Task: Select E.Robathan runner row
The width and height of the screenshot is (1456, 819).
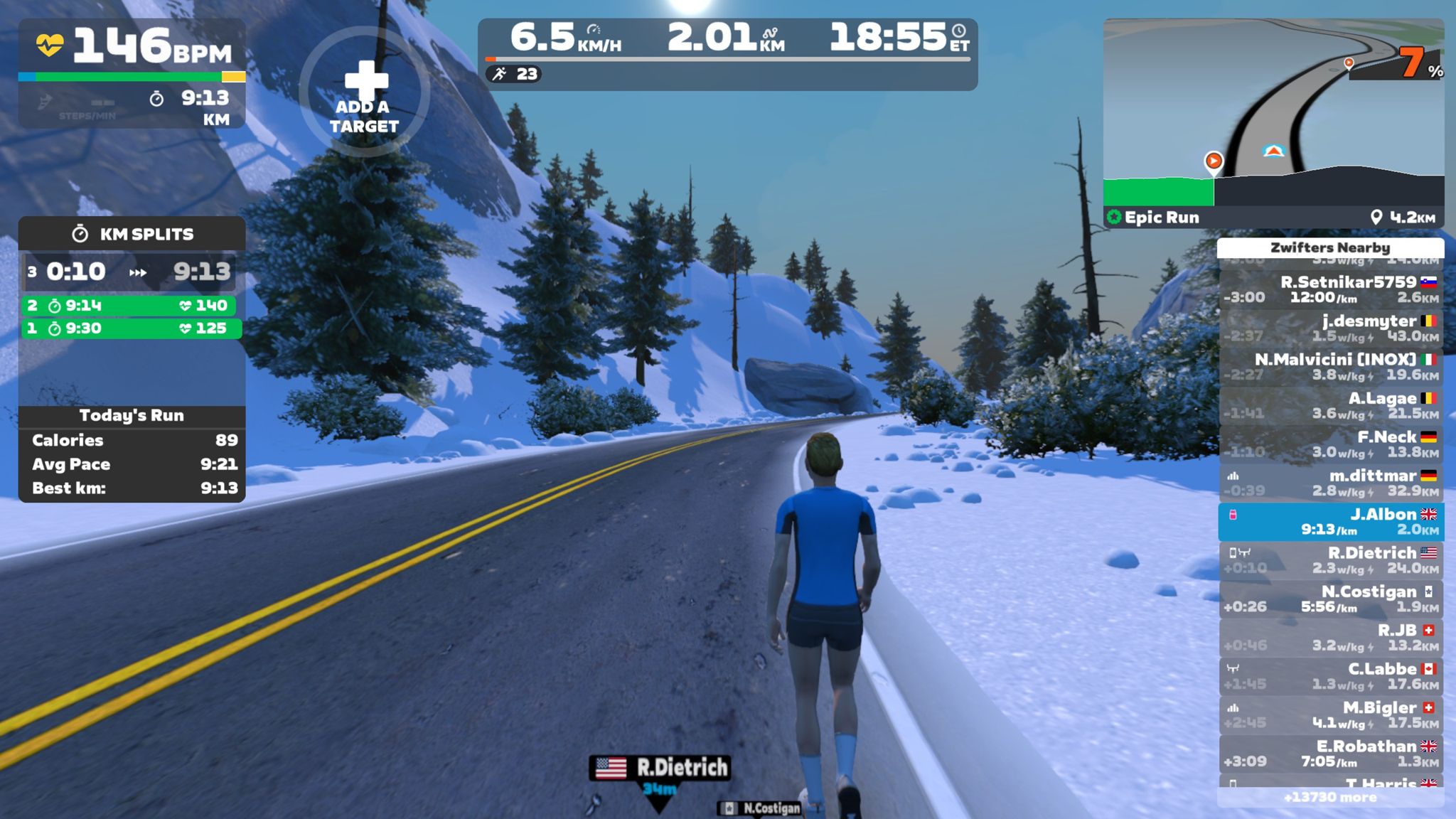Action: (x=1330, y=754)
